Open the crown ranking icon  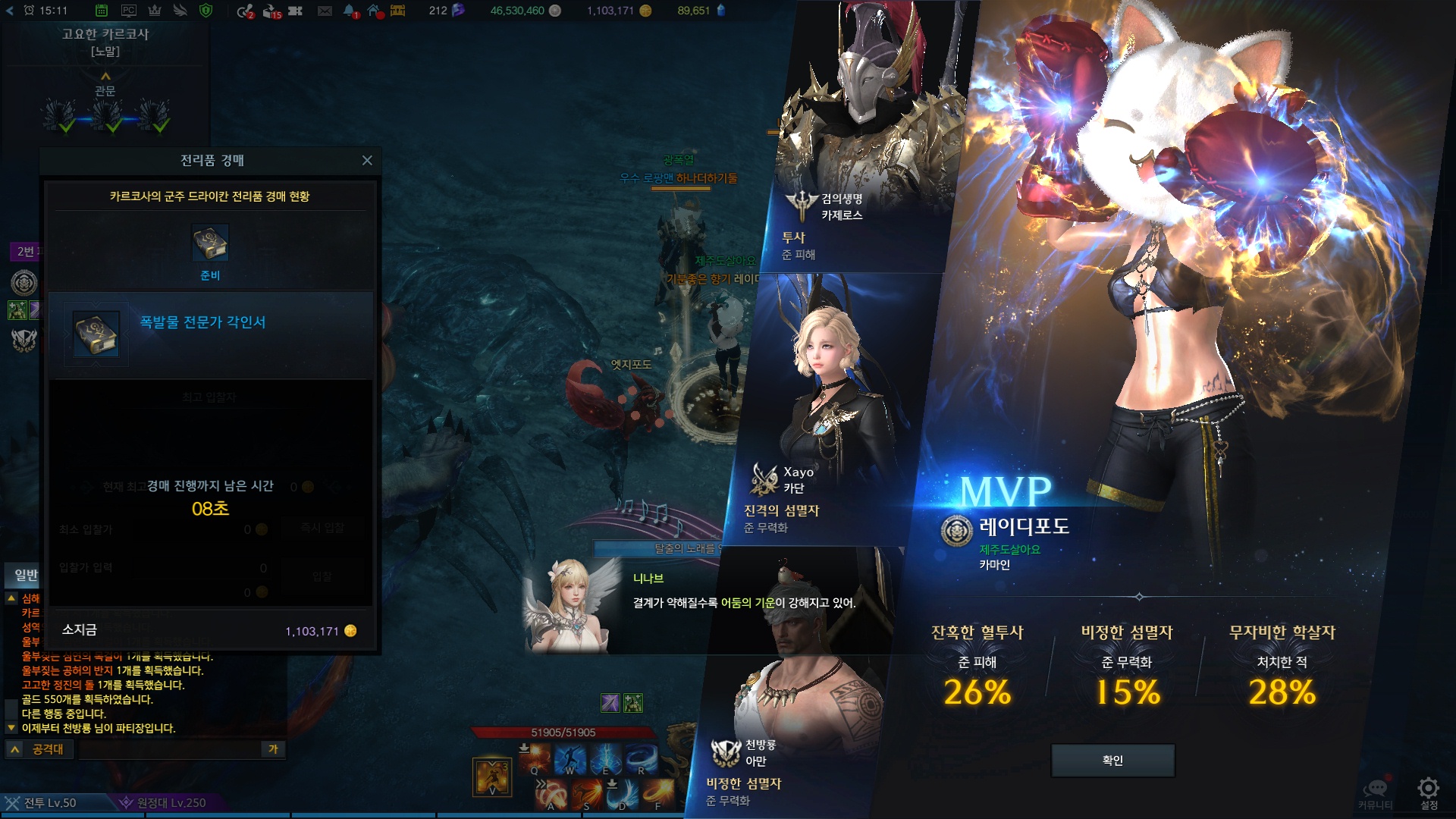[x=154, y=11]
